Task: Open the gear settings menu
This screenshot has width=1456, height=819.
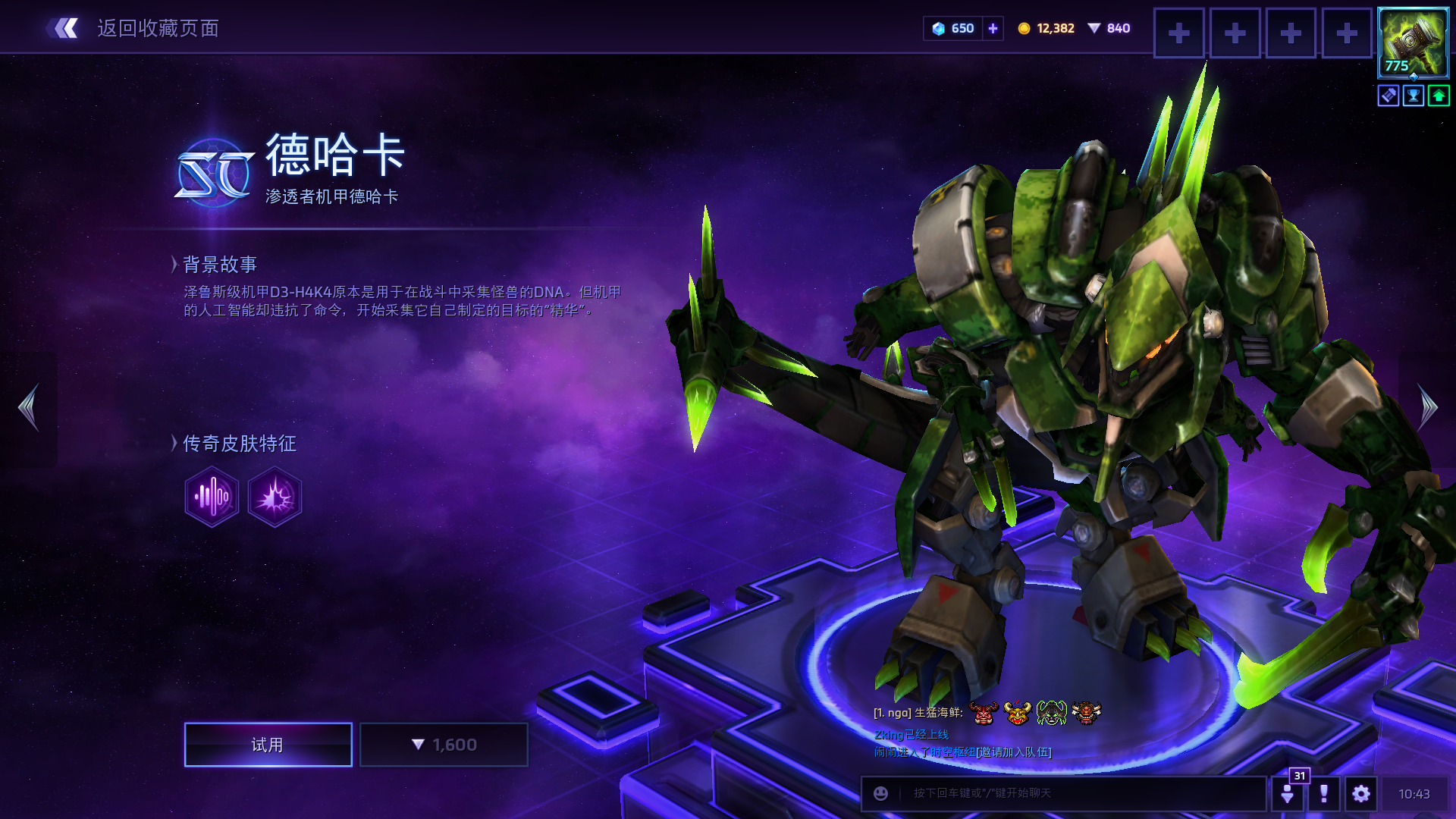Action: pos(1361,793)
